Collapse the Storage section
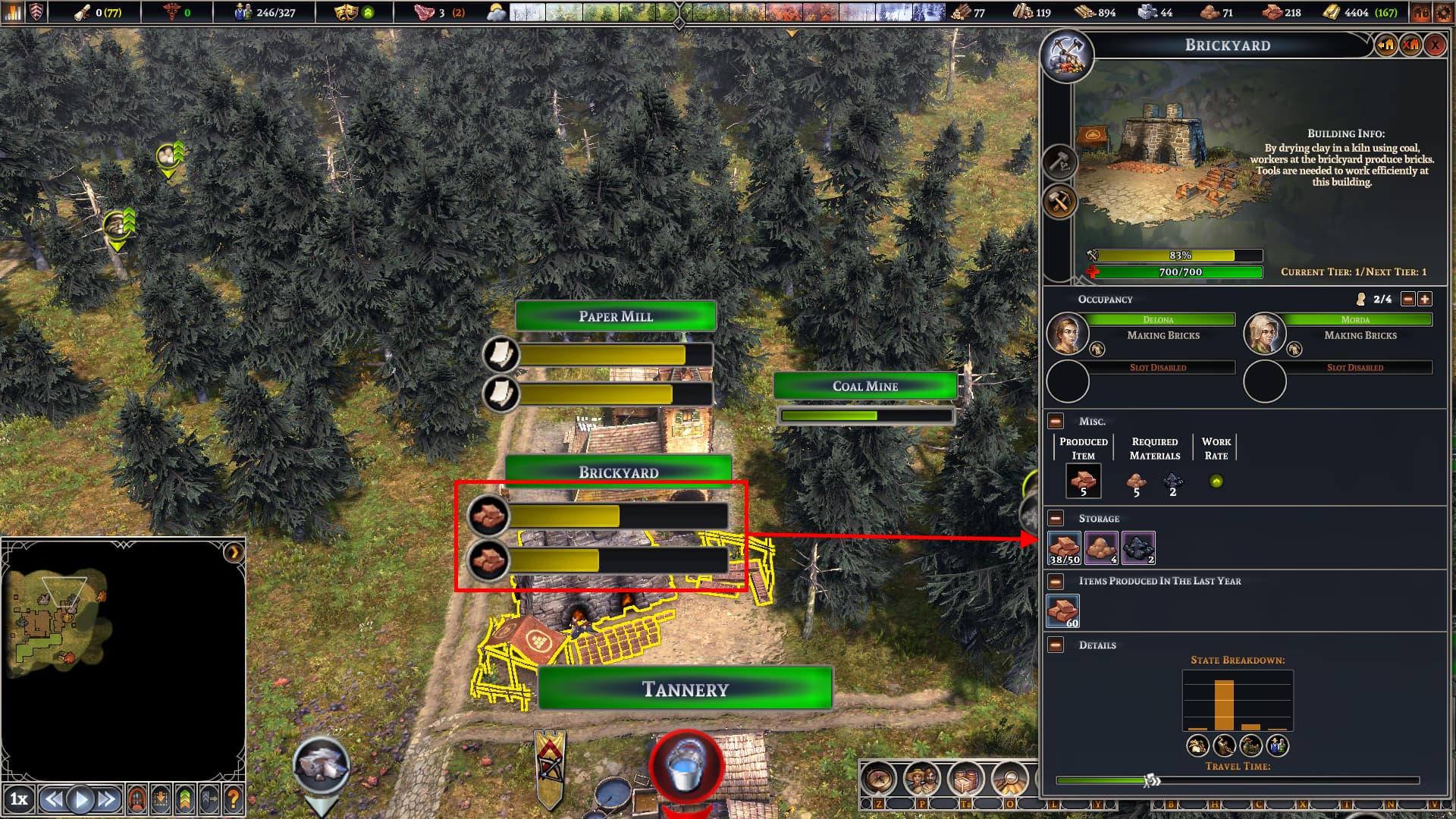The height and width of the screenshot is (819, 1456). point(1056,519)
